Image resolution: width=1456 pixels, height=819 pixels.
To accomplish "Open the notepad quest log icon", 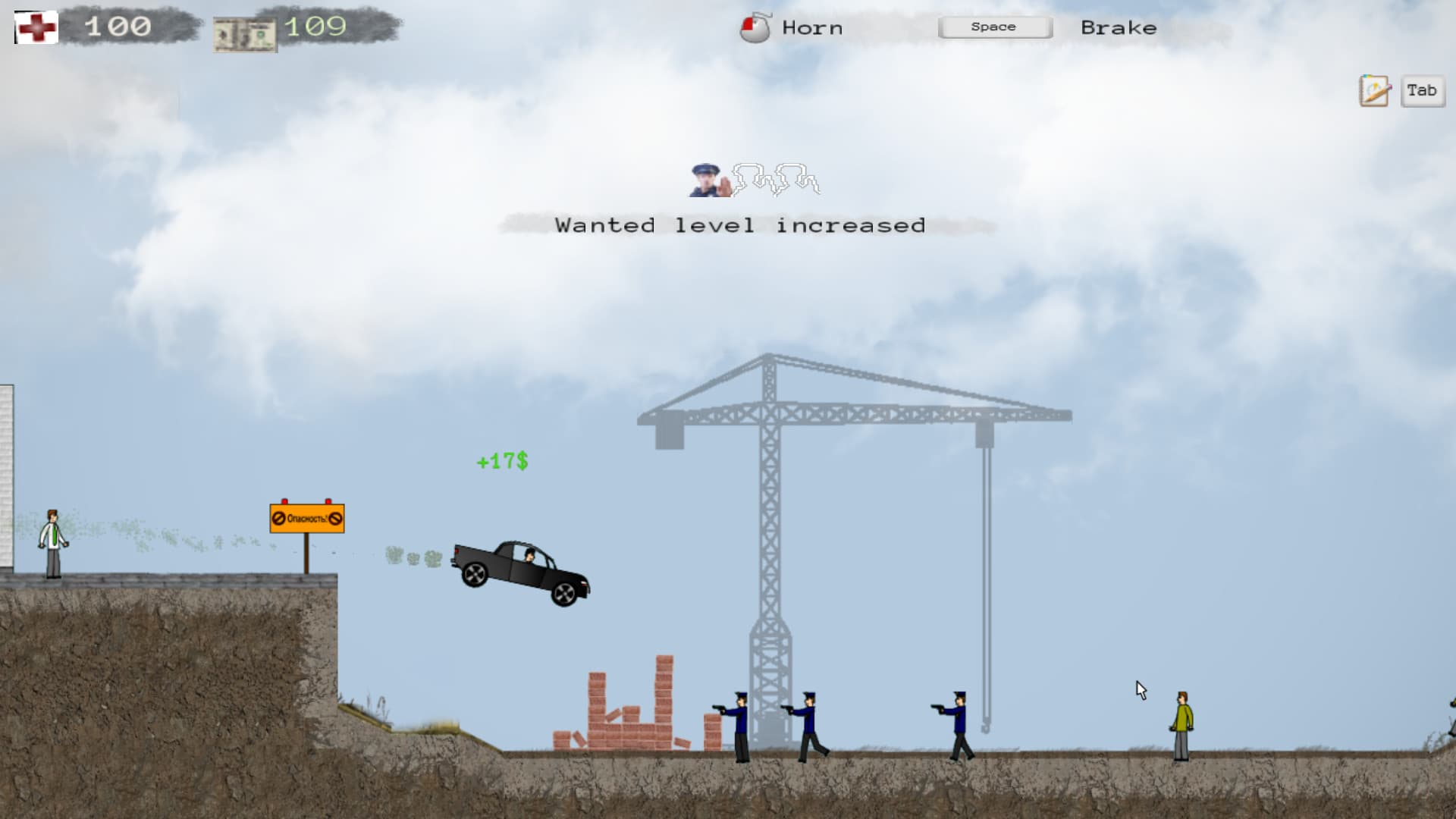I will click(1373, 91).
